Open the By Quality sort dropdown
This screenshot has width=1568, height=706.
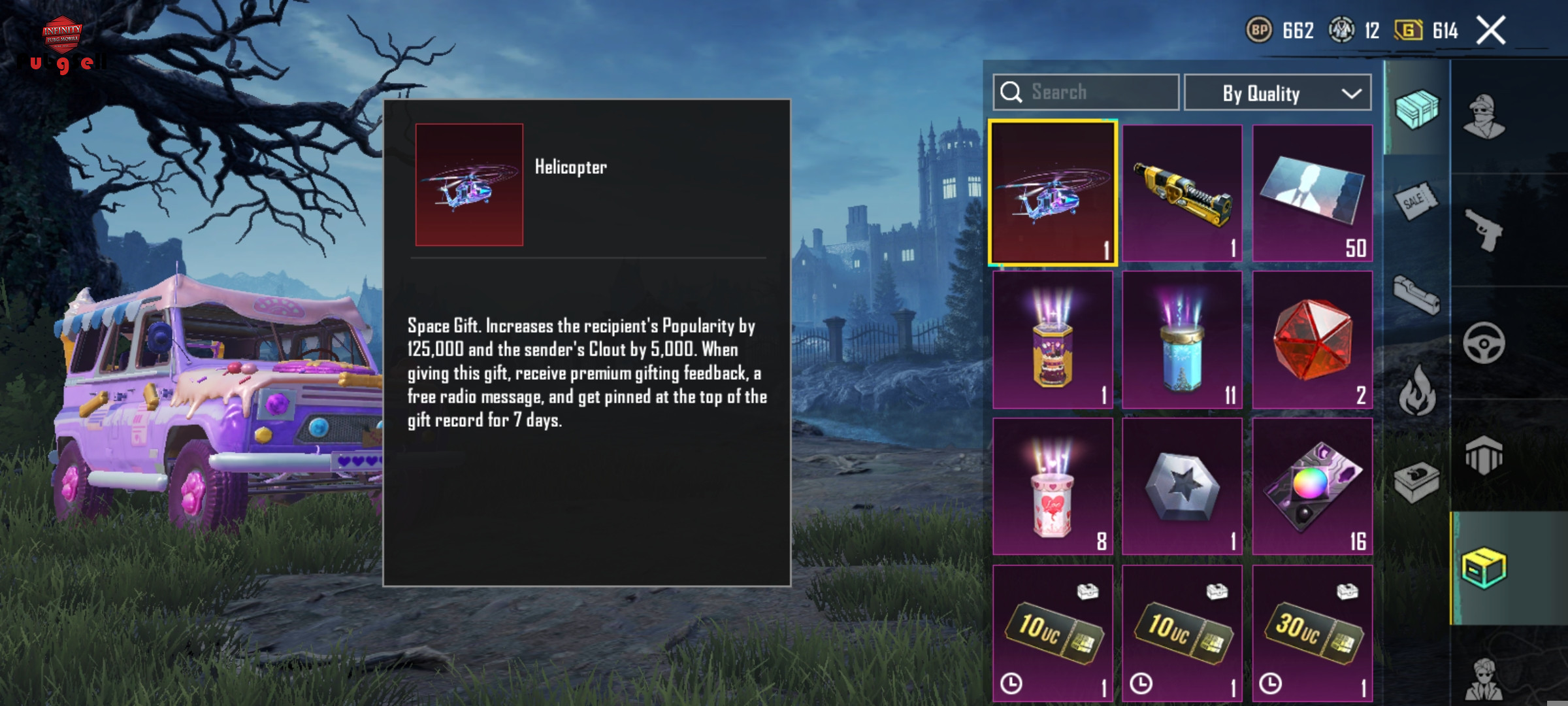click(x=1277, y=93)
